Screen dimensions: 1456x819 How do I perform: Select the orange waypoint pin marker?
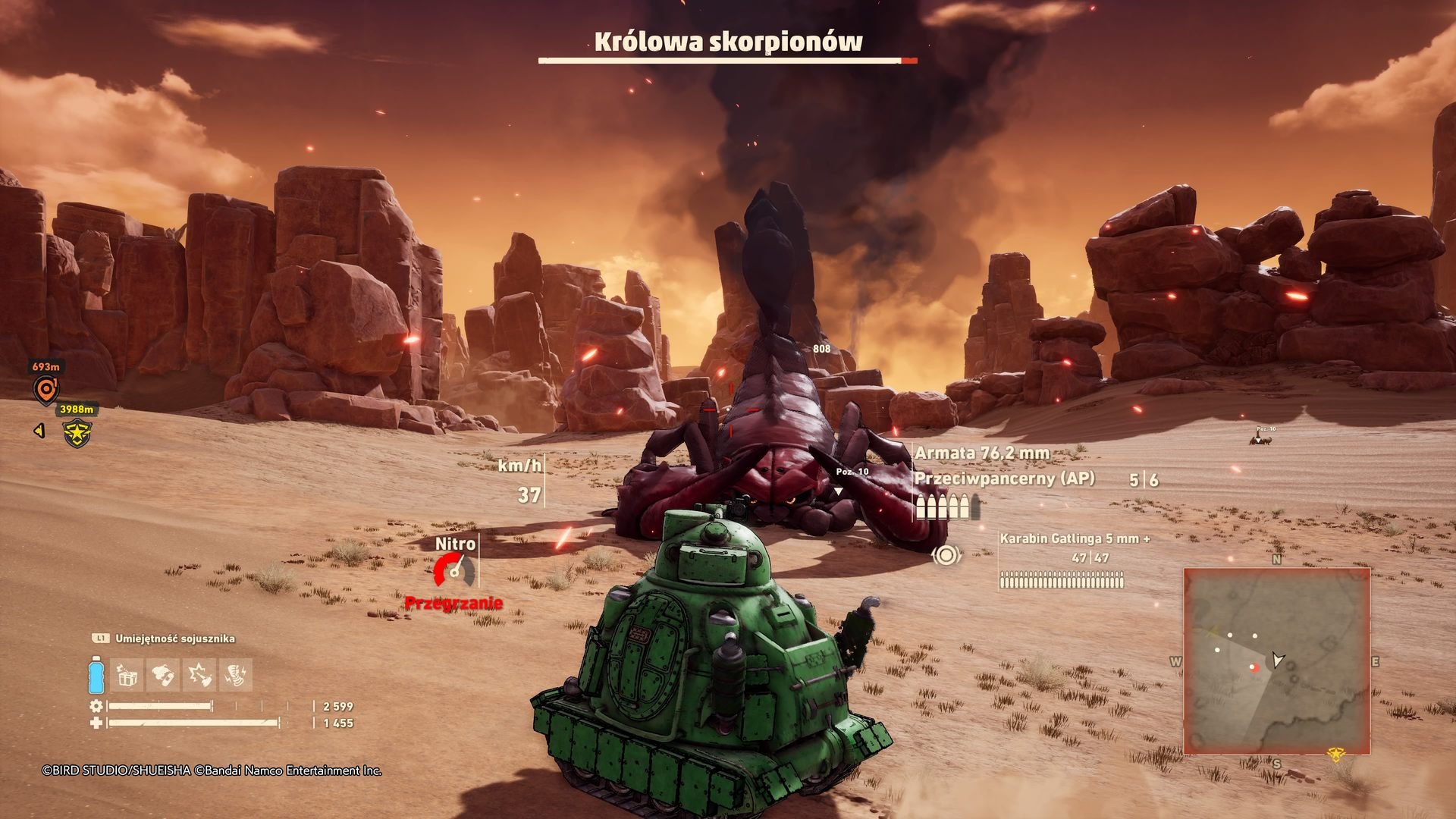pyautogui.click(x=45, y=390)
